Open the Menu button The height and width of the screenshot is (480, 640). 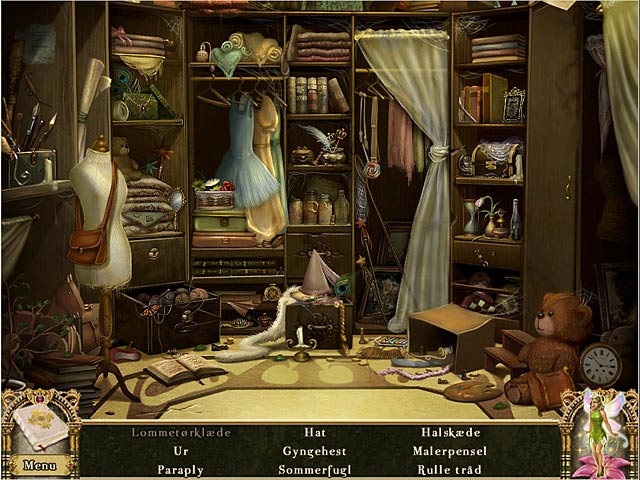[x=39, y=465]
